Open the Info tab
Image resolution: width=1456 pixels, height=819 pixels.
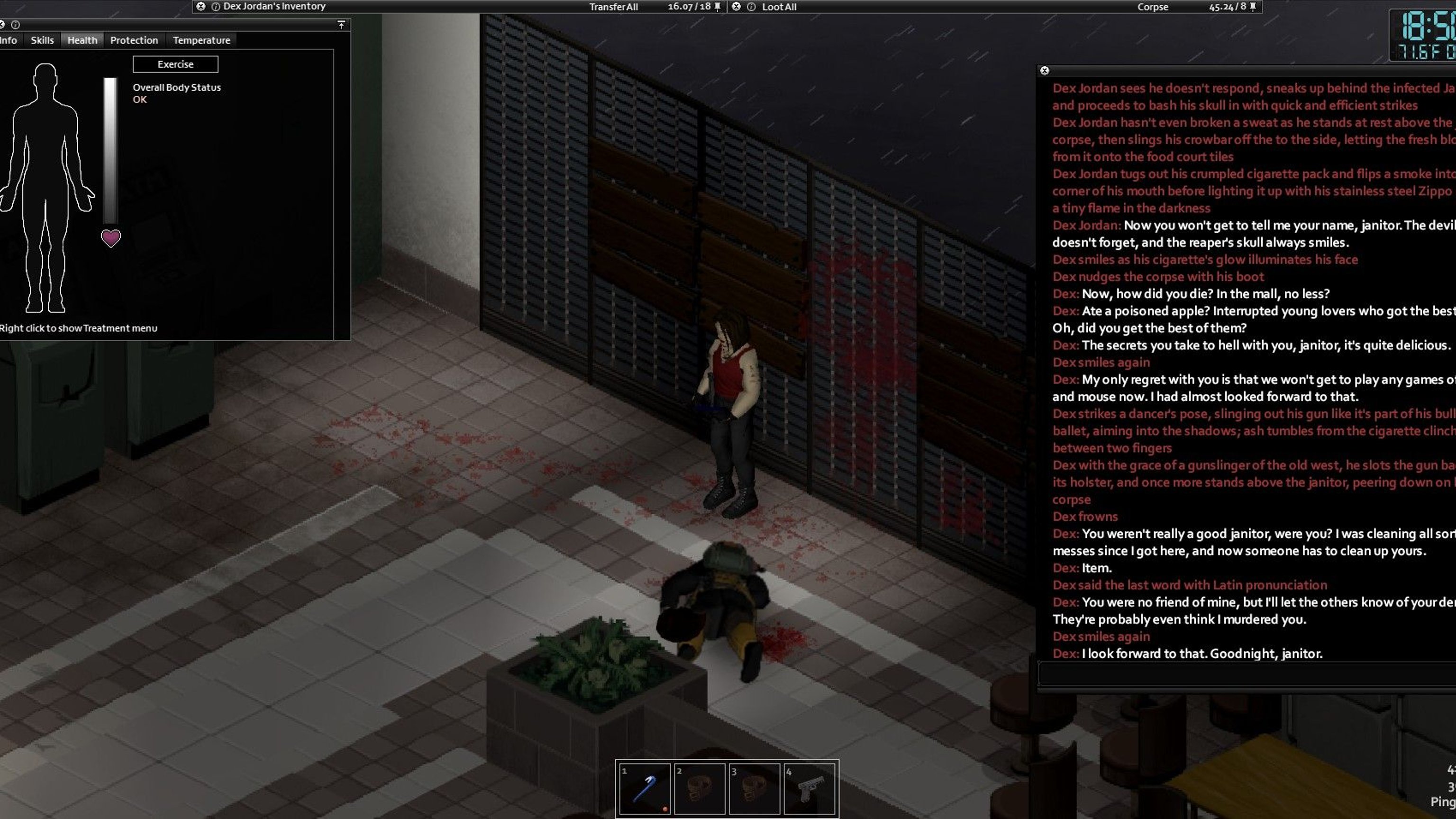click(x=9, y=40)
